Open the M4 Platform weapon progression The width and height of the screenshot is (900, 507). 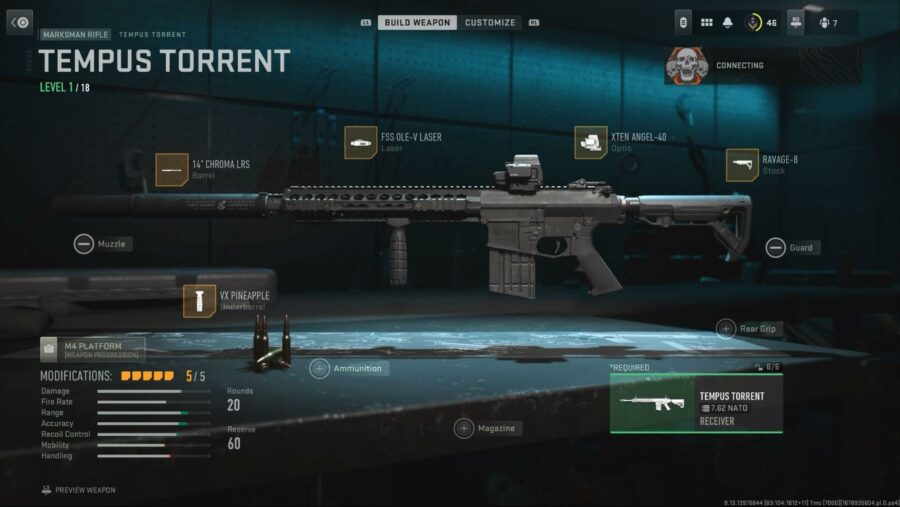(92, 349)
